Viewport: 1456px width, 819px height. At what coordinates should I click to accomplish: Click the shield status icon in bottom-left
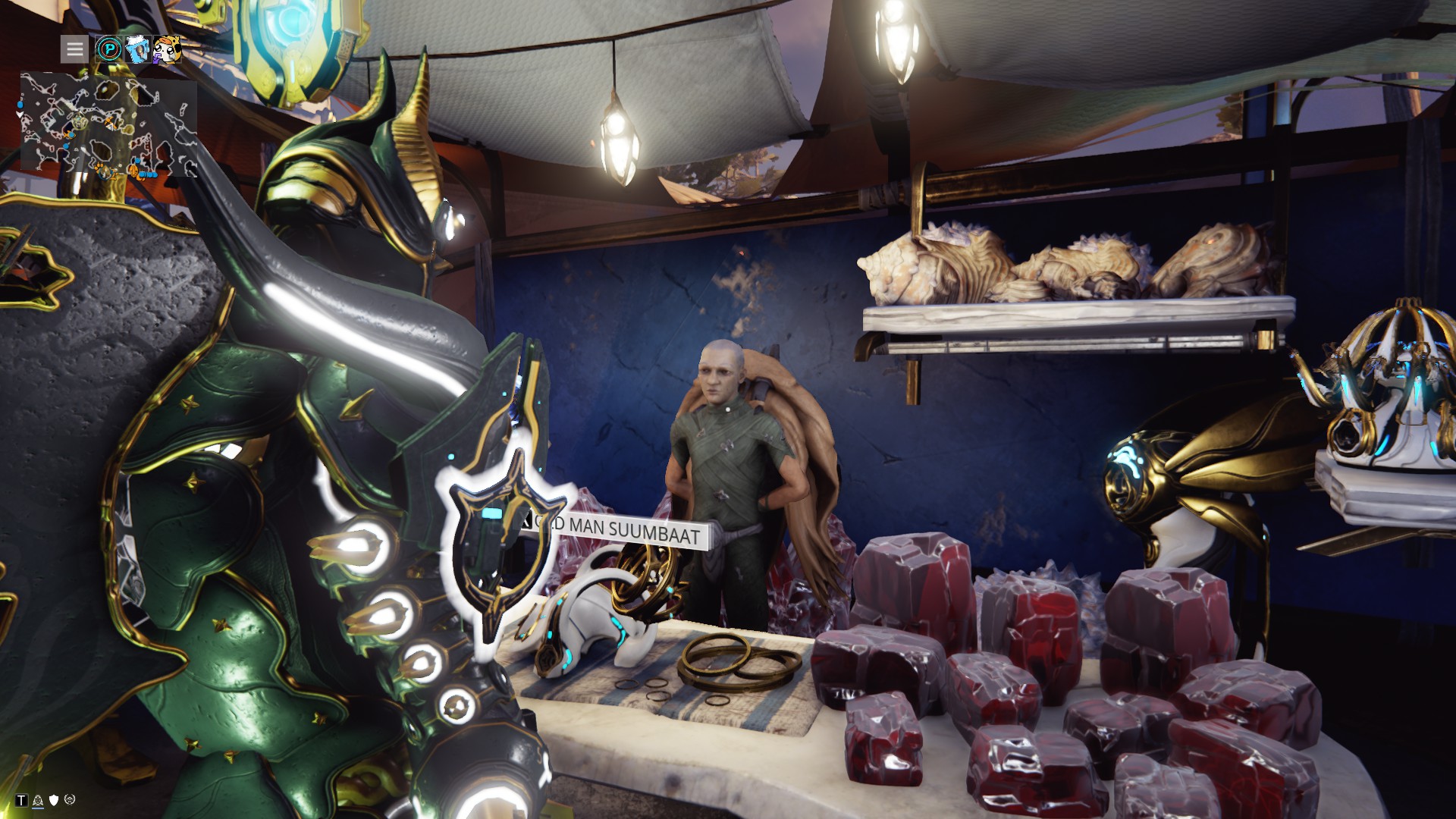tap(54, 800)
